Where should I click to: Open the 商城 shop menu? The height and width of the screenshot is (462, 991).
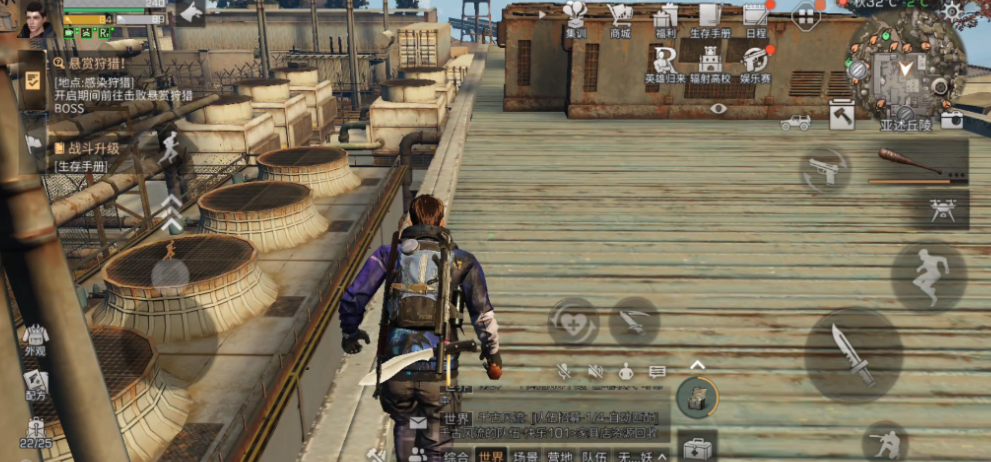(620, 19)
